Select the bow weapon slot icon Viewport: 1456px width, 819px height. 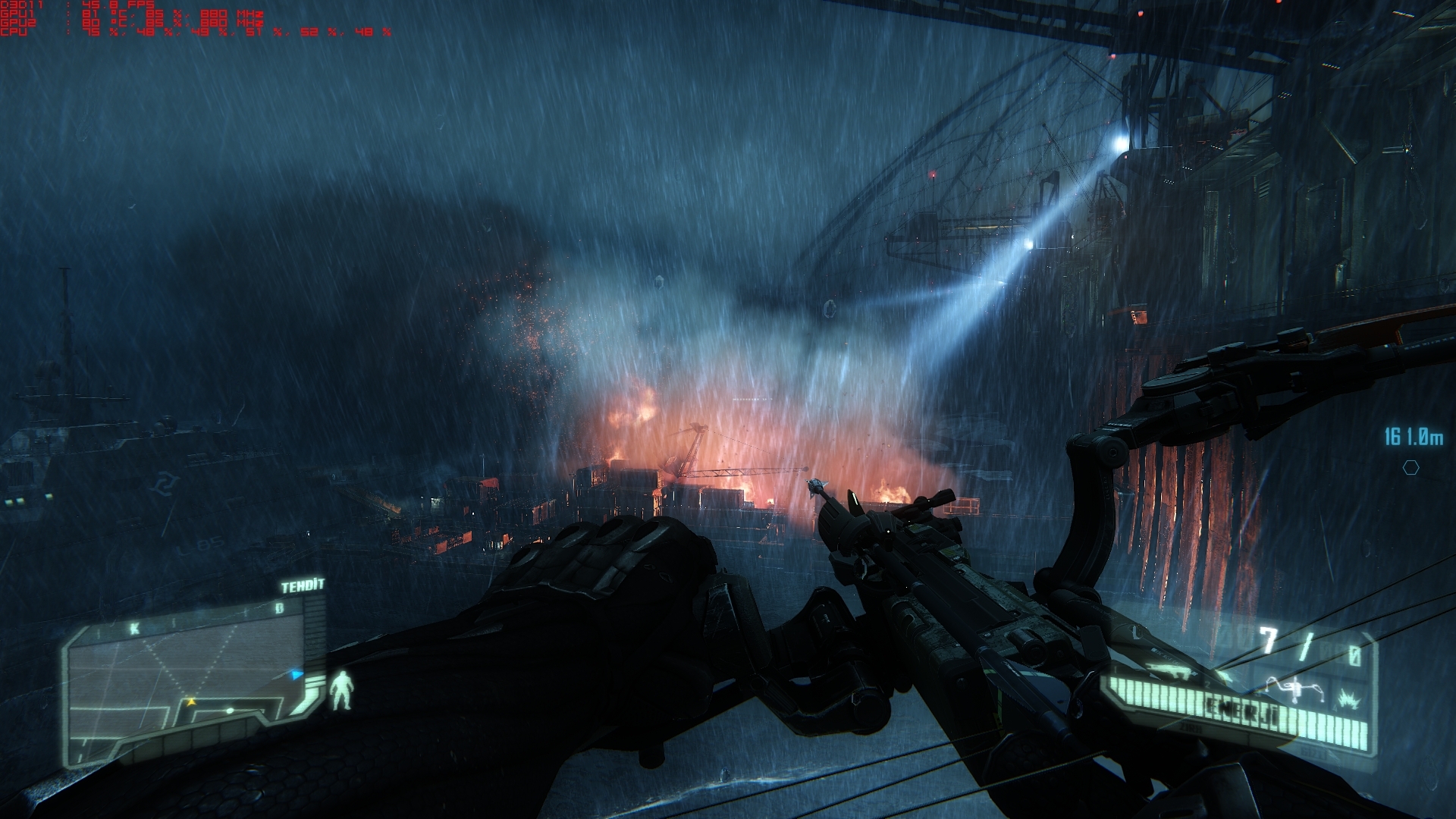click(x=1298, y=687)
